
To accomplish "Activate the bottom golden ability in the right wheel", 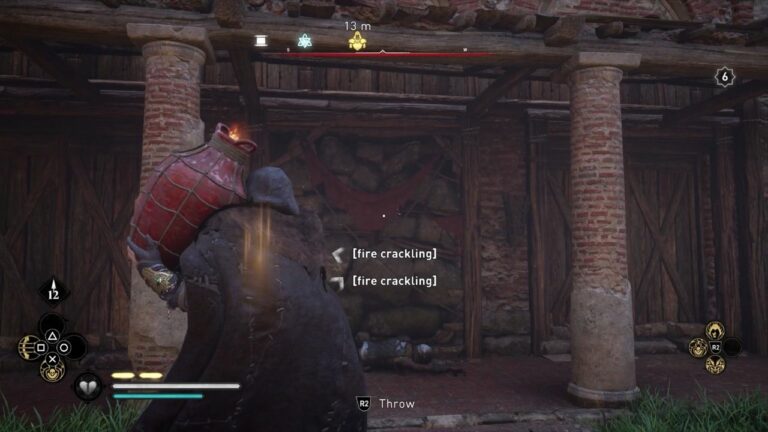I will pos(715,365).
